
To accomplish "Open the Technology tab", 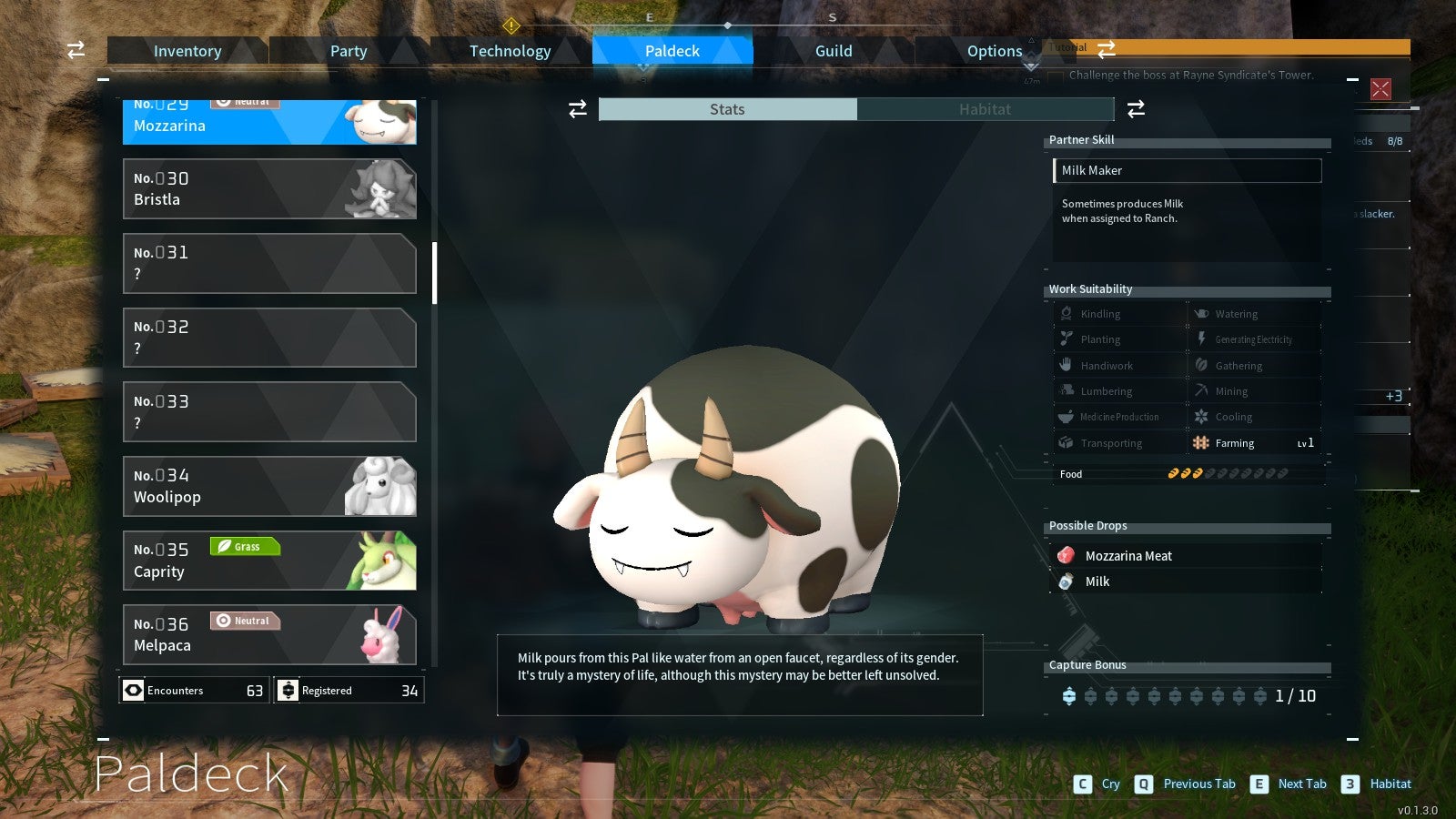I will pyautogui.click(x=510, y=51).
